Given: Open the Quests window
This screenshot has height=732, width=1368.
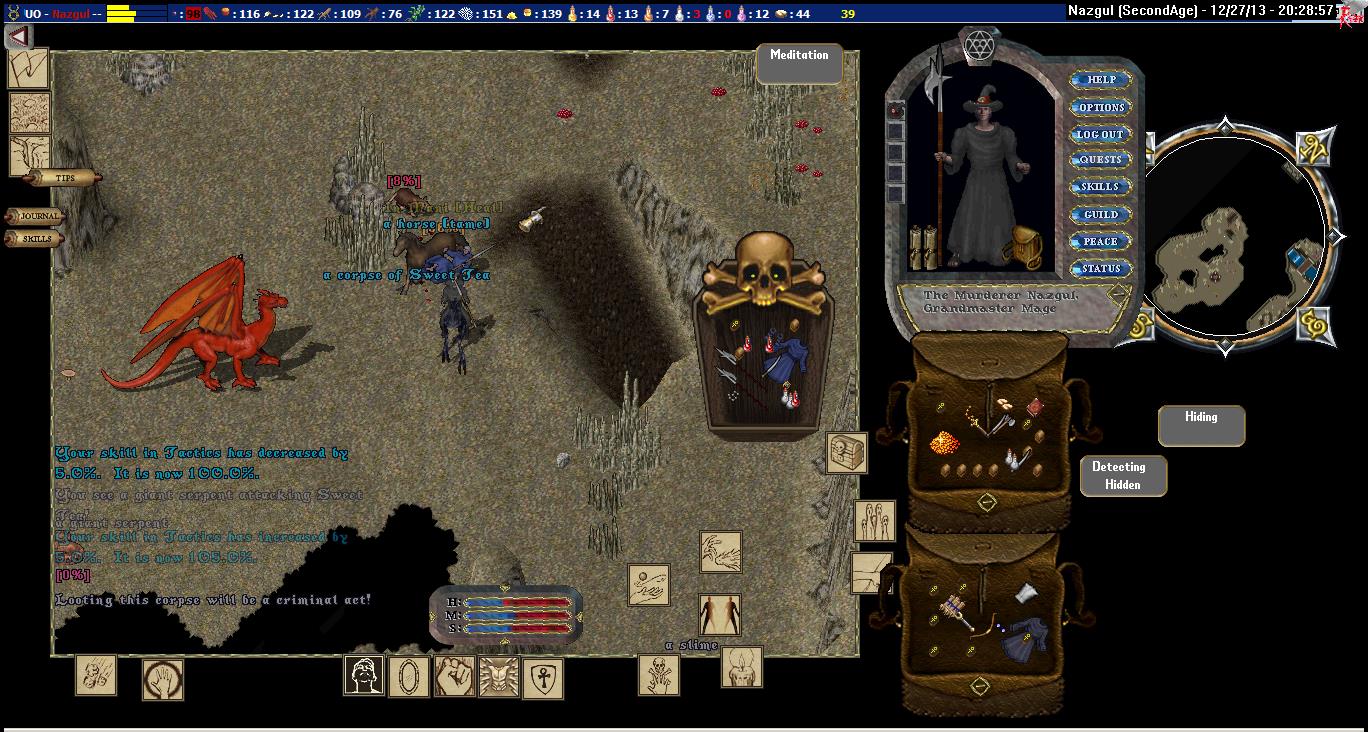Looking at the screenshot, I should (1101, 160).
